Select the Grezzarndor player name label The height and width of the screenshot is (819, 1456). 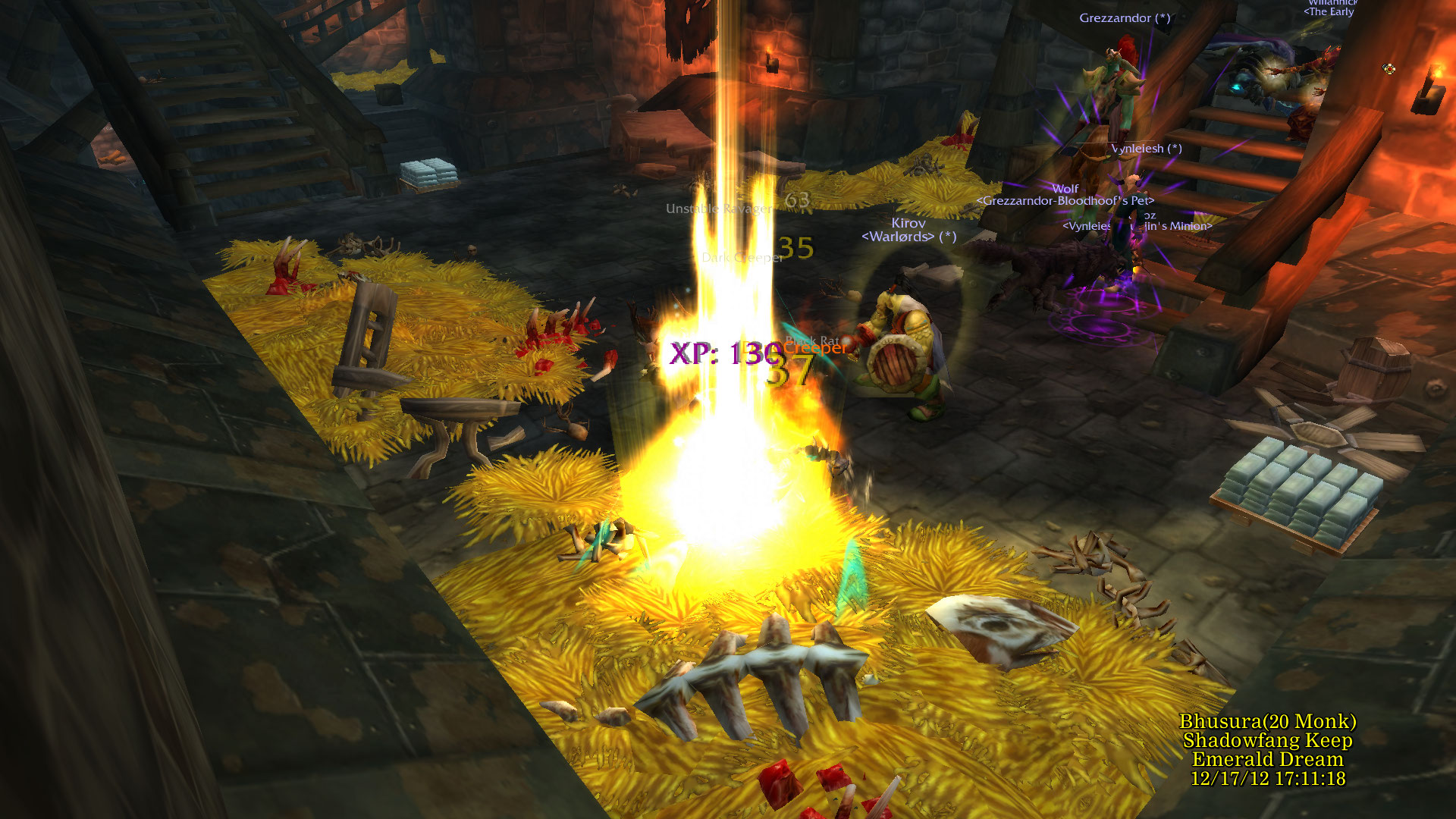pyautogui.click(x=1116, y=18)
